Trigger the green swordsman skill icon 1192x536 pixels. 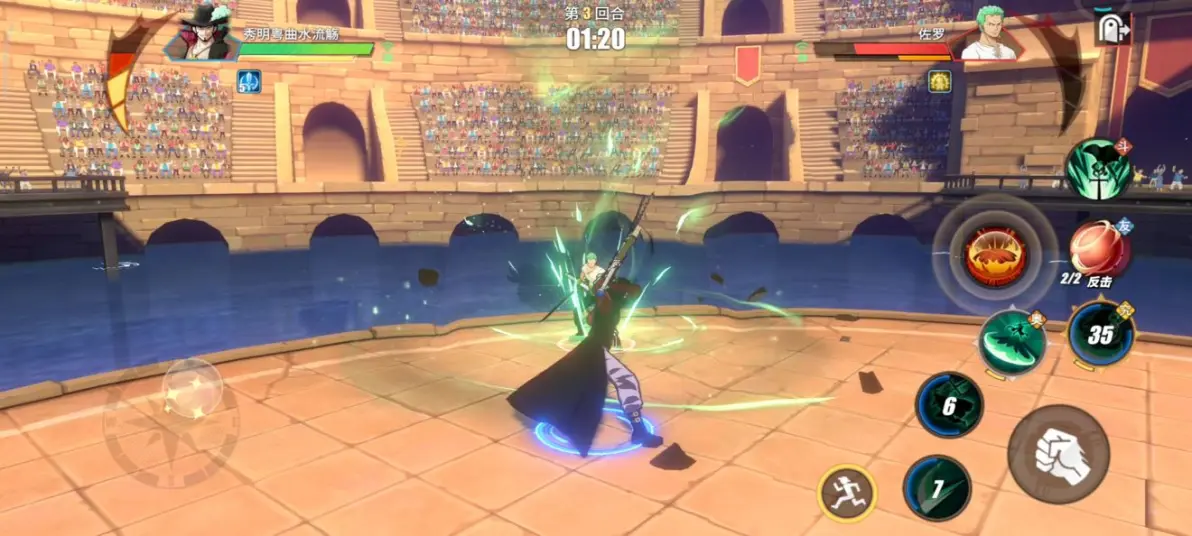click(1097, 169)
